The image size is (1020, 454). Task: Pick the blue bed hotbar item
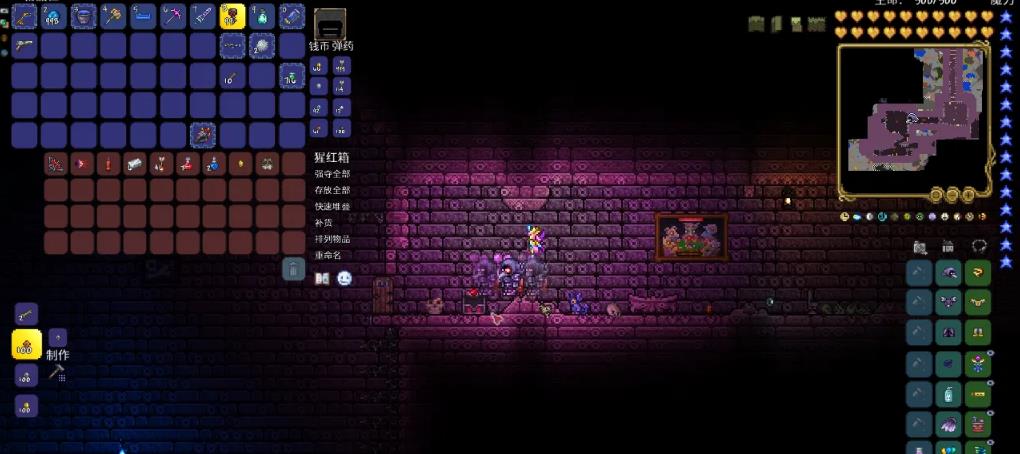coord(142,16)
